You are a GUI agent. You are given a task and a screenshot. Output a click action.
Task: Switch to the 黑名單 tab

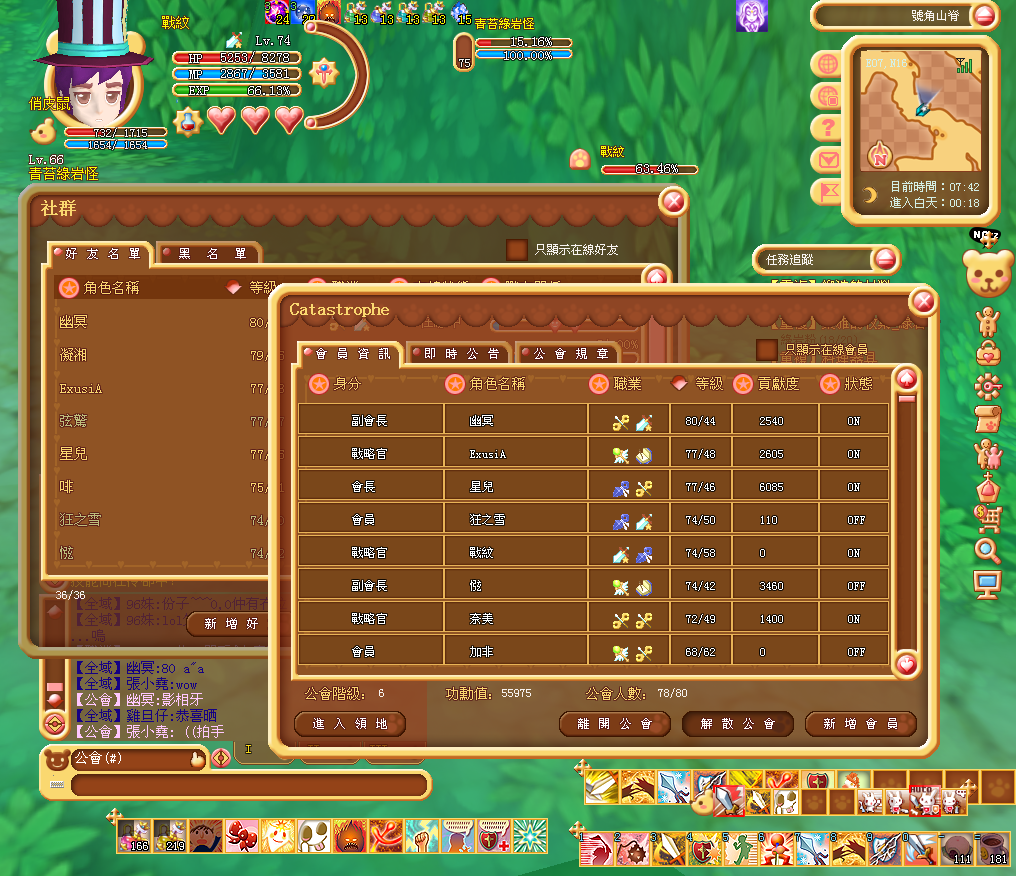pos(211,254)
